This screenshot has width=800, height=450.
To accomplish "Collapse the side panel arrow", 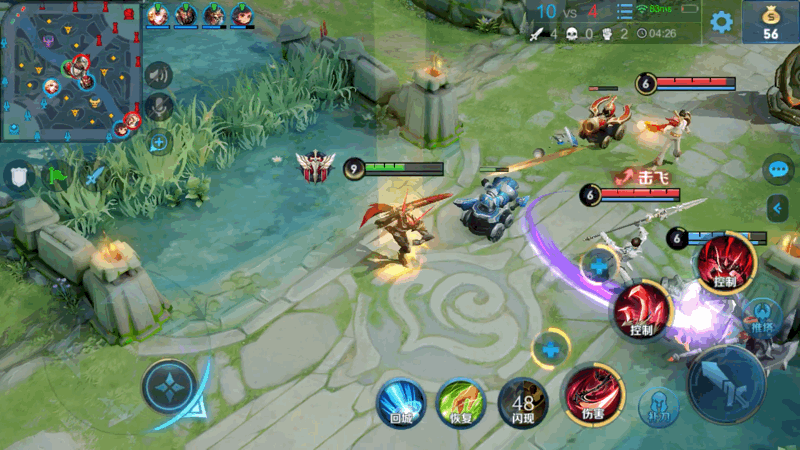I will click(x=779, y=208).
